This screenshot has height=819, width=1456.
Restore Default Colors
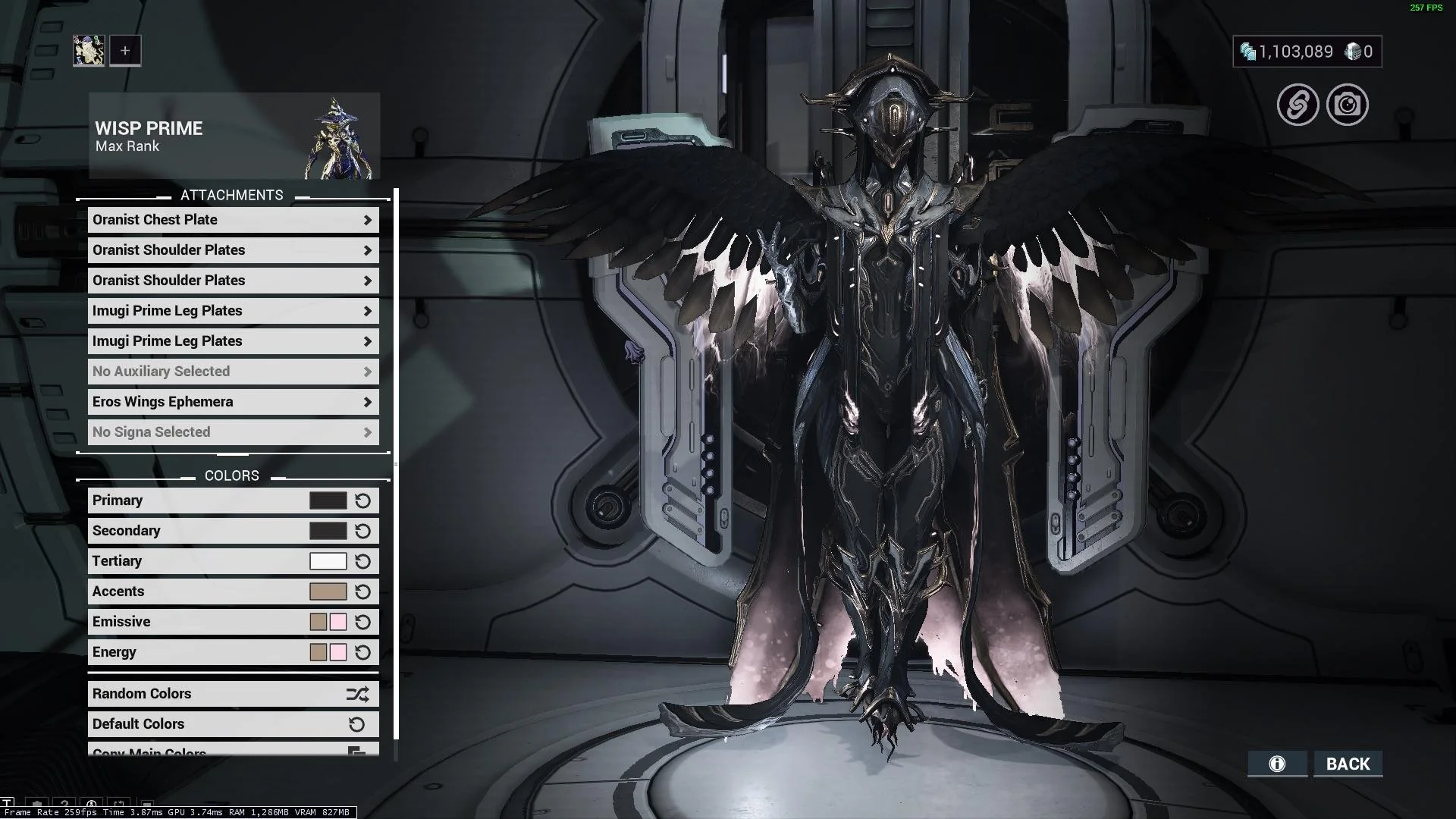coord(233,724)
